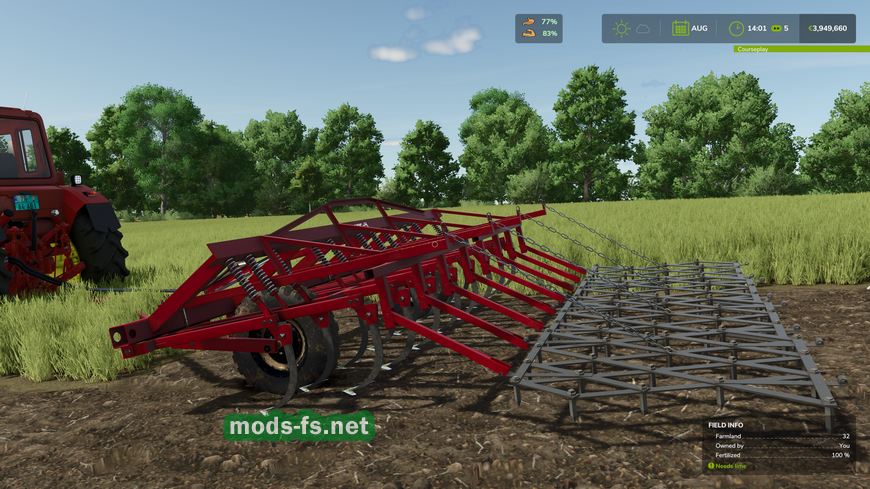Visit the mods-fs.net watermark link
Viewport: 870px width, 489px height.
[x=299, y=428]
